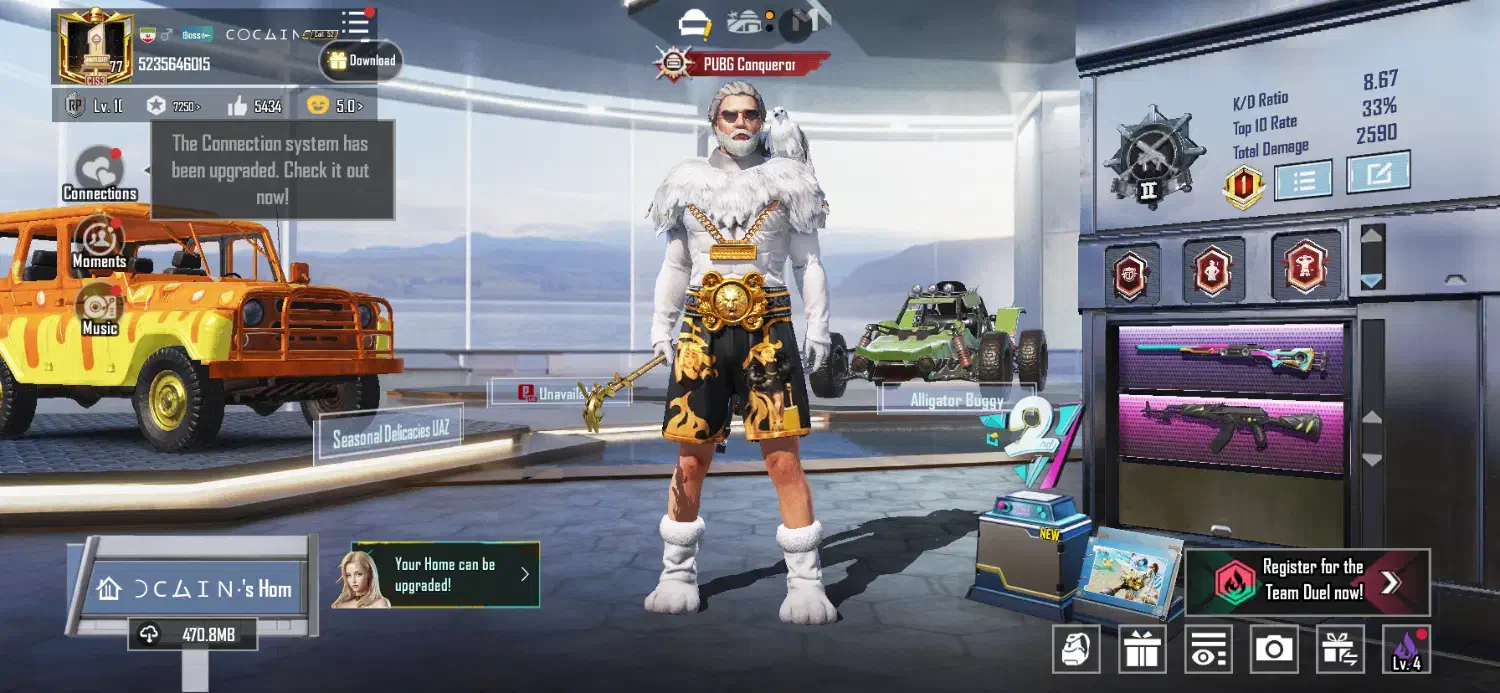The width and height of the screenshot is (1500, 693).
Task: Open the smiley 5.0 rating
Action: (x=335, y=105)
